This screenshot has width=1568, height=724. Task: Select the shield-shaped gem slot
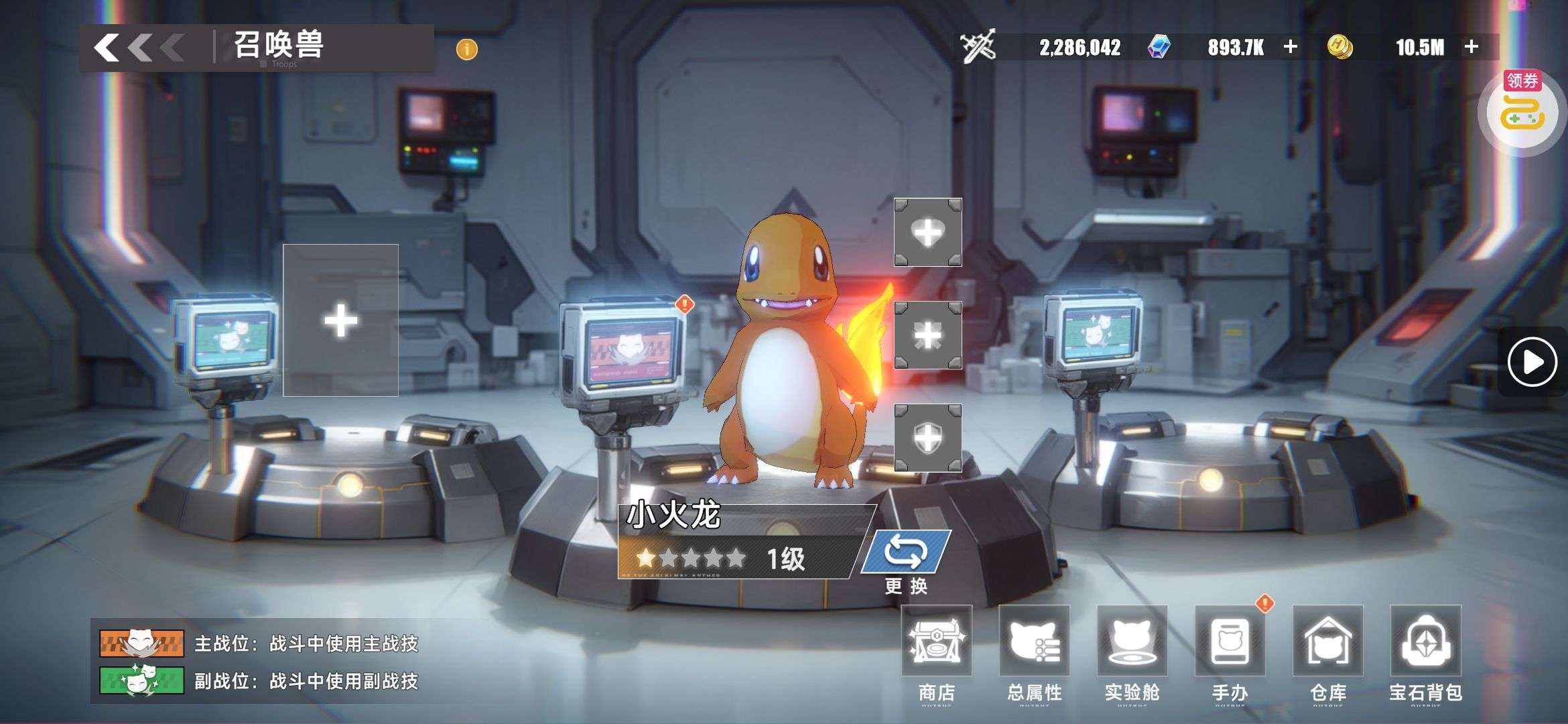(x=928, y=438)
